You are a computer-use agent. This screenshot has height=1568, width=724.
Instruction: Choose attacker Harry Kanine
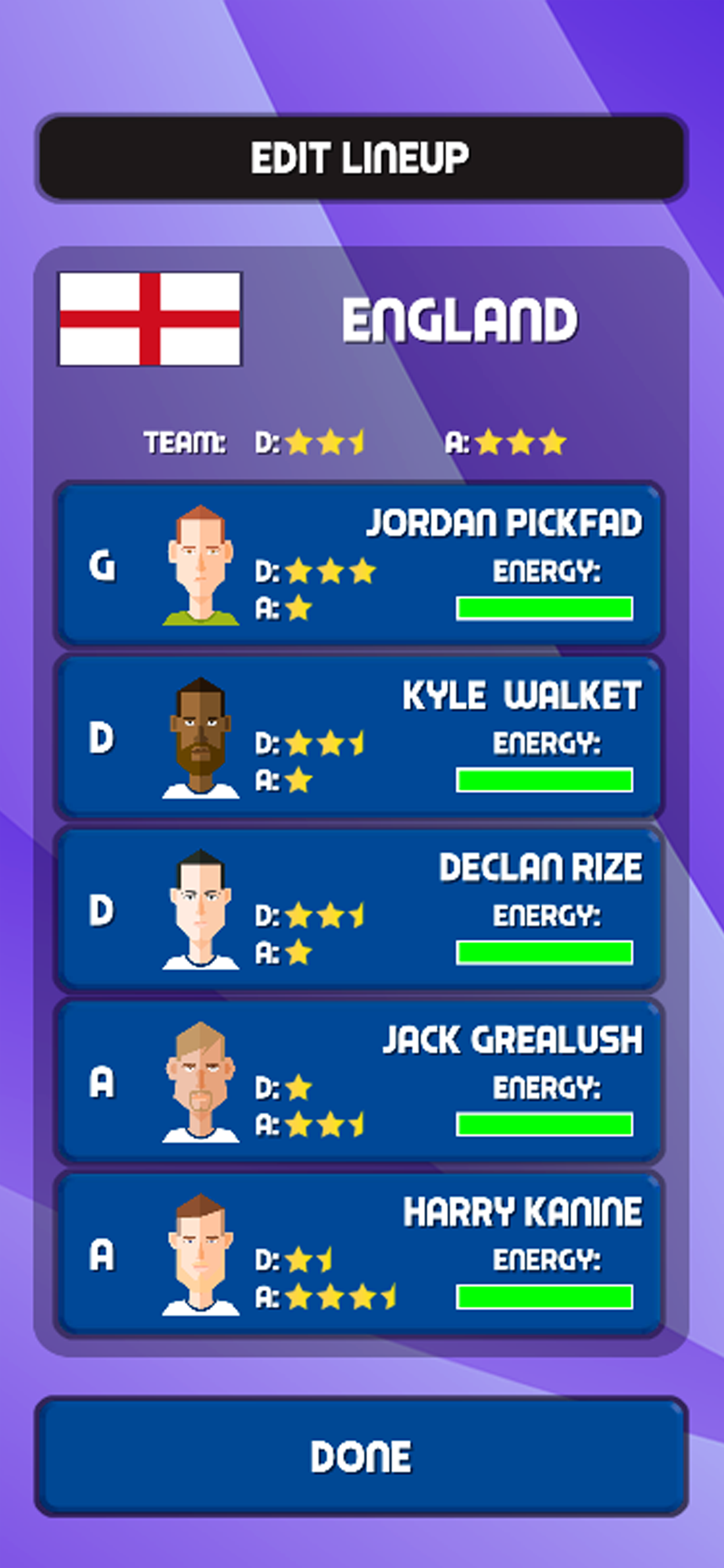[359, 1254]
